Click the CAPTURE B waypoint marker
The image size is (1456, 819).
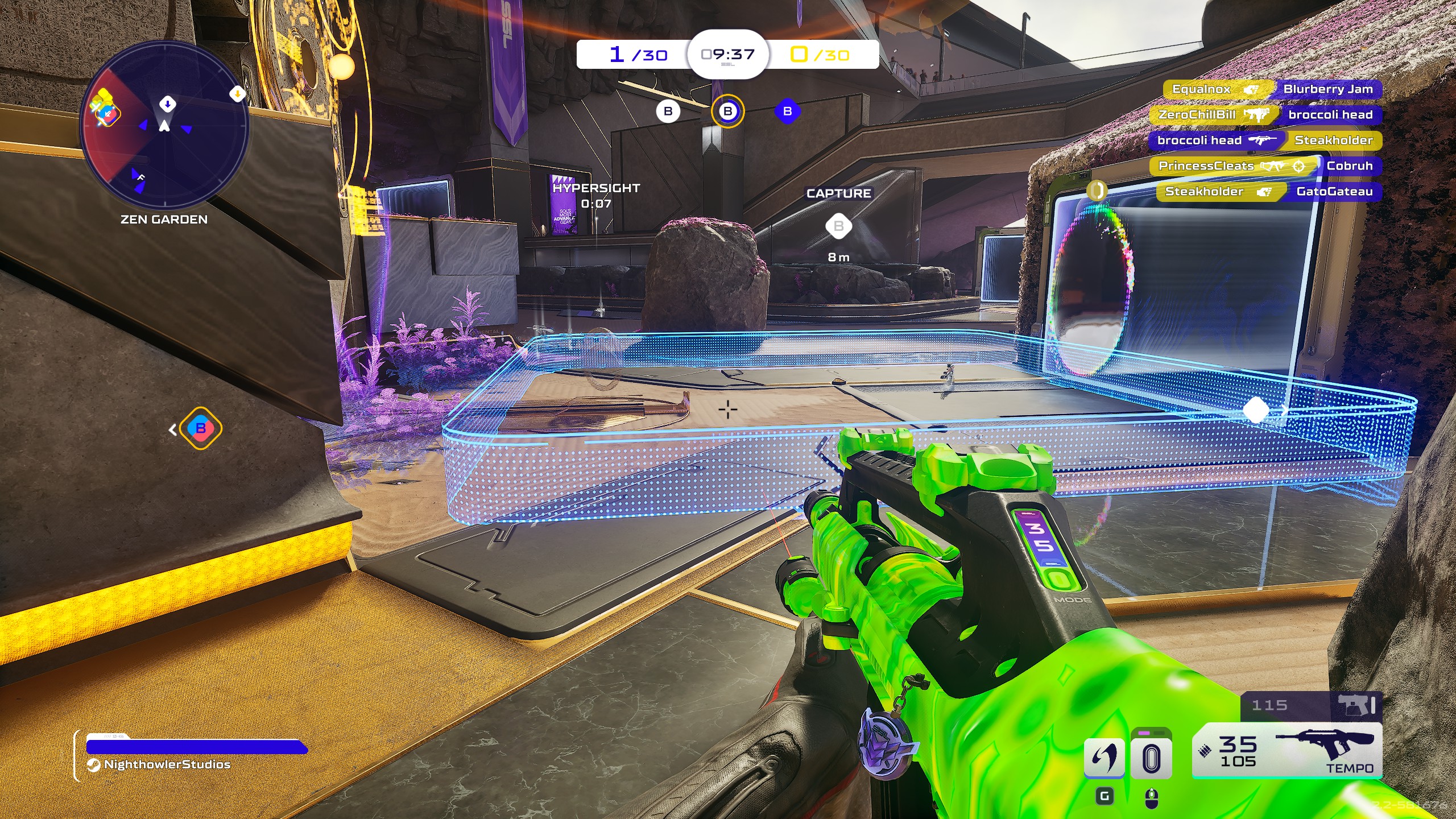pyautogui.click(x=838, y=226)
